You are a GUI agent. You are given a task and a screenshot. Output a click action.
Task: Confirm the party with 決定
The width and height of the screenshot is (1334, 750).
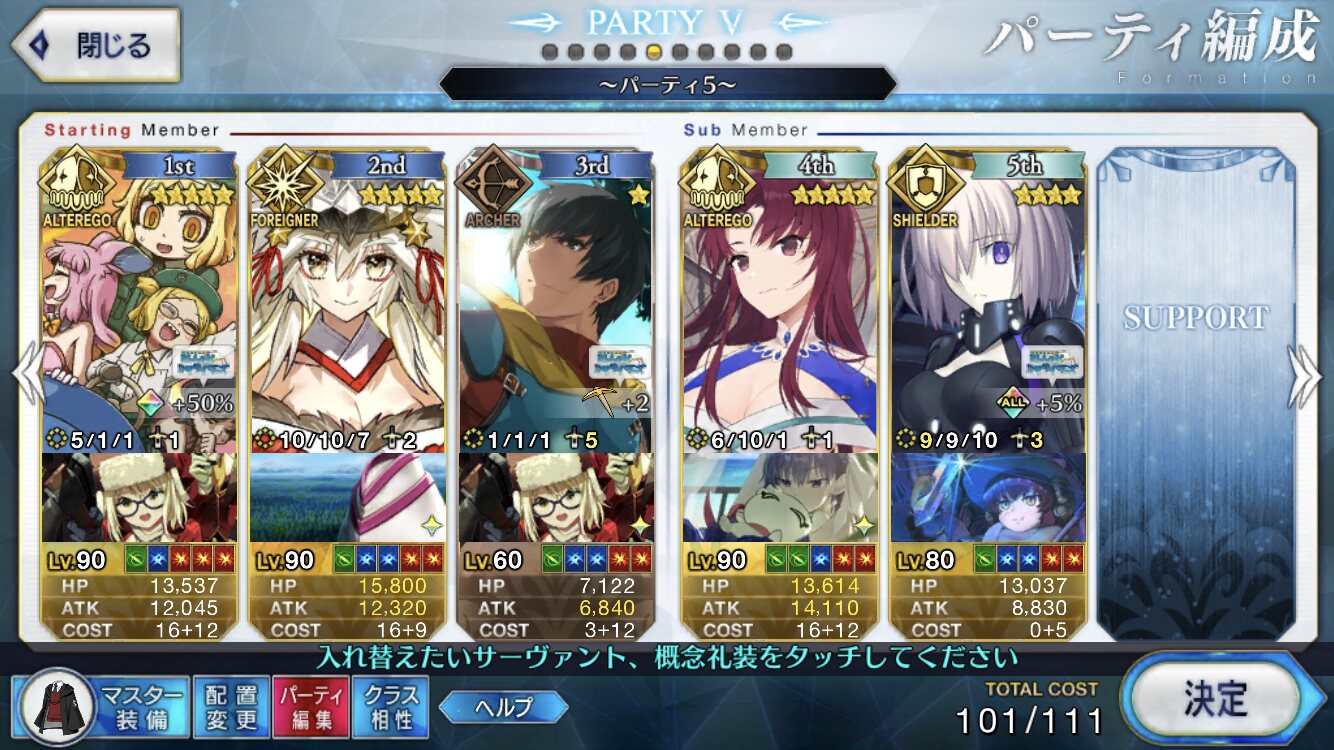[1220, 695]
